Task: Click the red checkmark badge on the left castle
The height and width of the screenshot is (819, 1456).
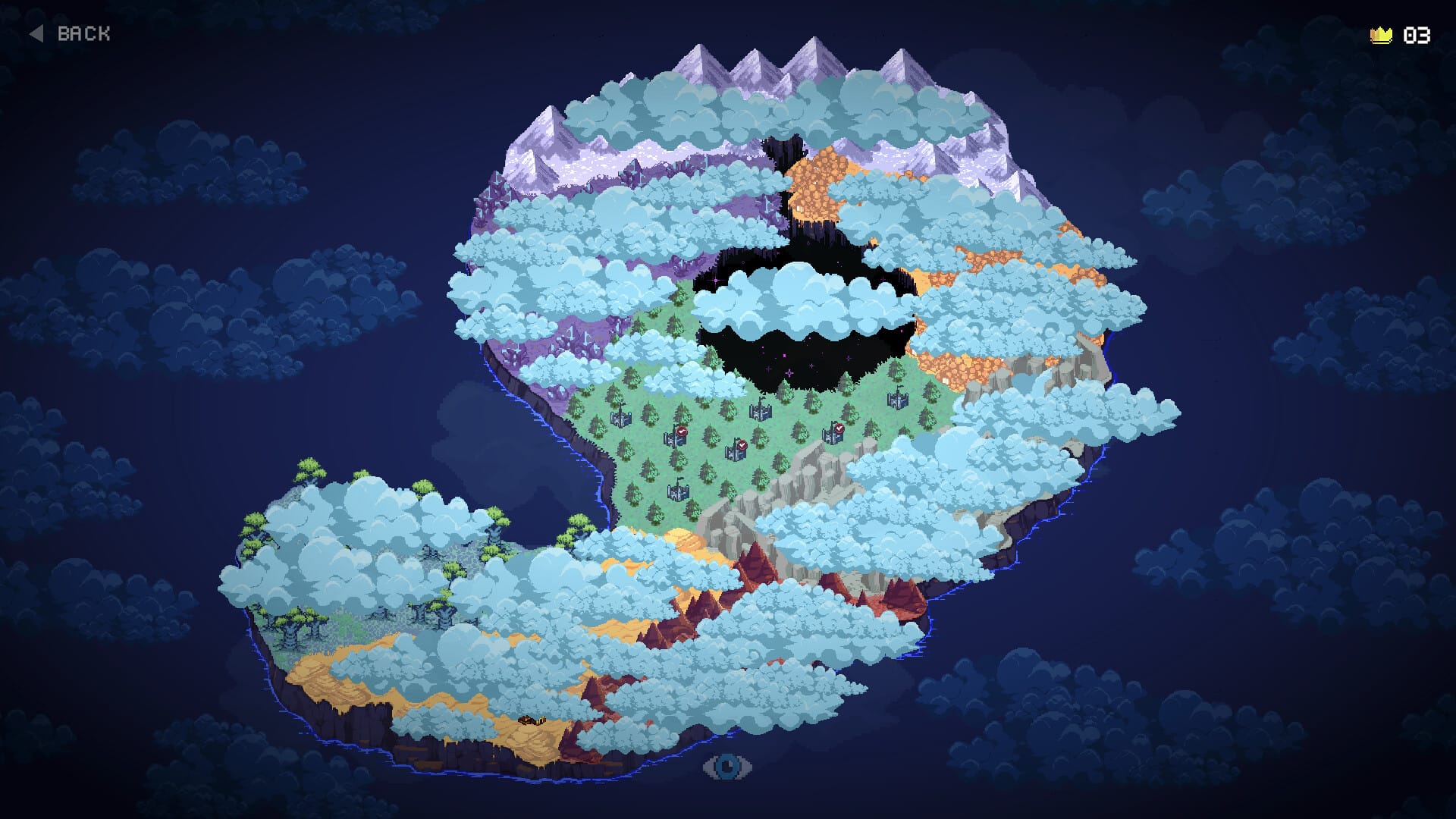Action: [681, 431]
